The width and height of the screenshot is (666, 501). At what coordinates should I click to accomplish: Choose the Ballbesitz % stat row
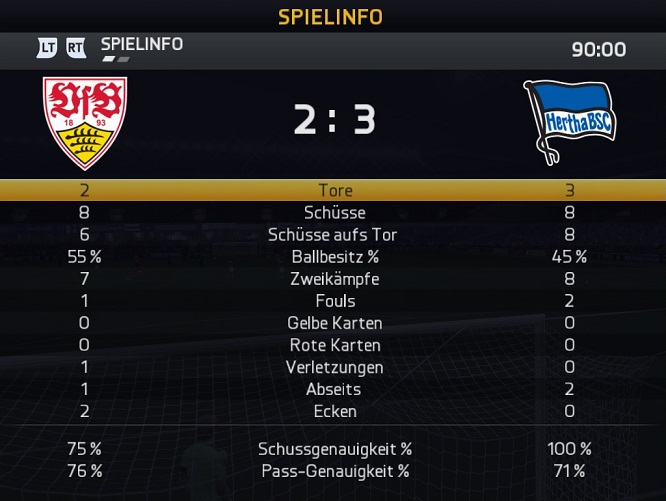point(334,256)
